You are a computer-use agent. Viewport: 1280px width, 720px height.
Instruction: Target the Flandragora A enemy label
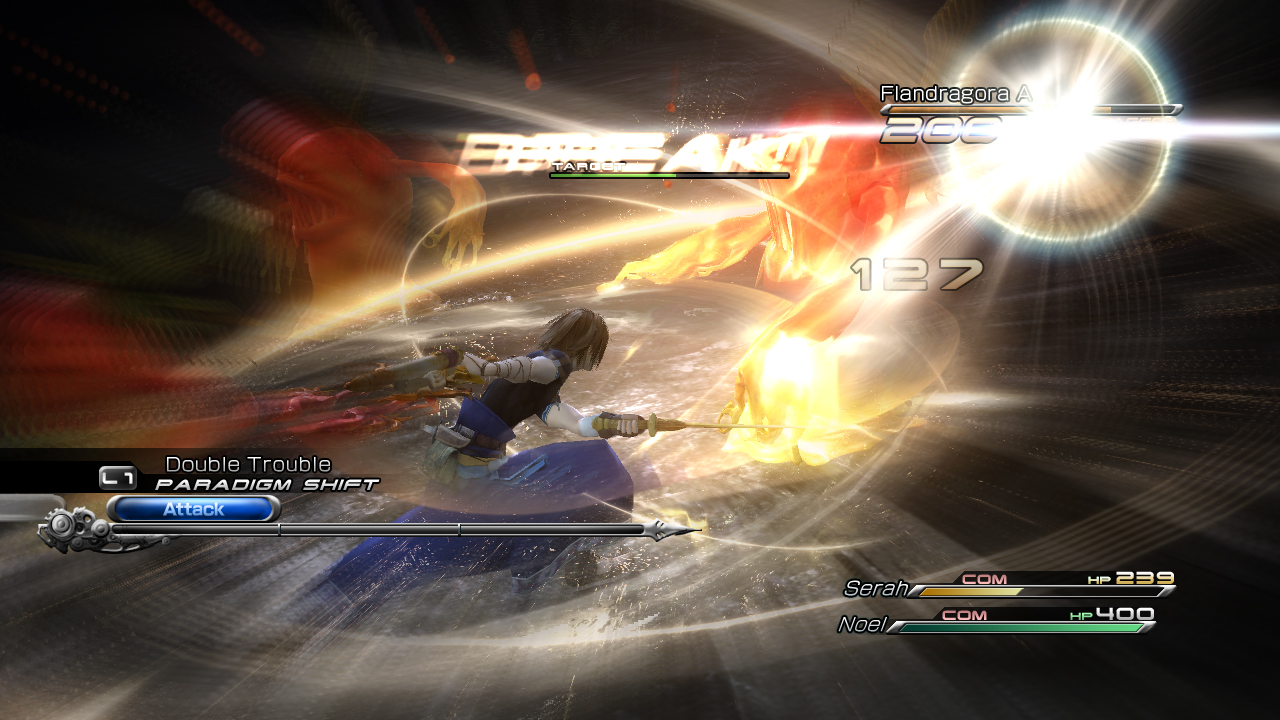pyautogui.click(x=954, y=94)
